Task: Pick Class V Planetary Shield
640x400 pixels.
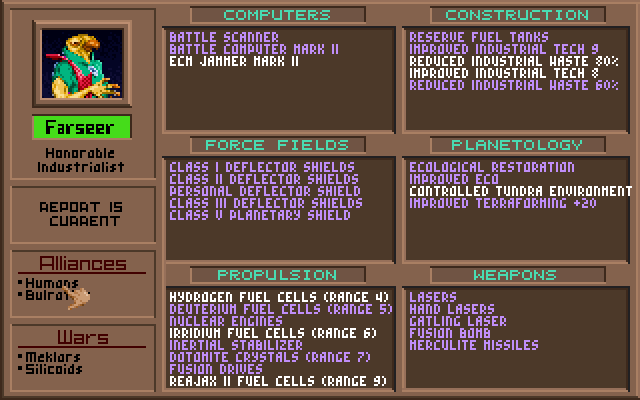Action: click(260, 215)
